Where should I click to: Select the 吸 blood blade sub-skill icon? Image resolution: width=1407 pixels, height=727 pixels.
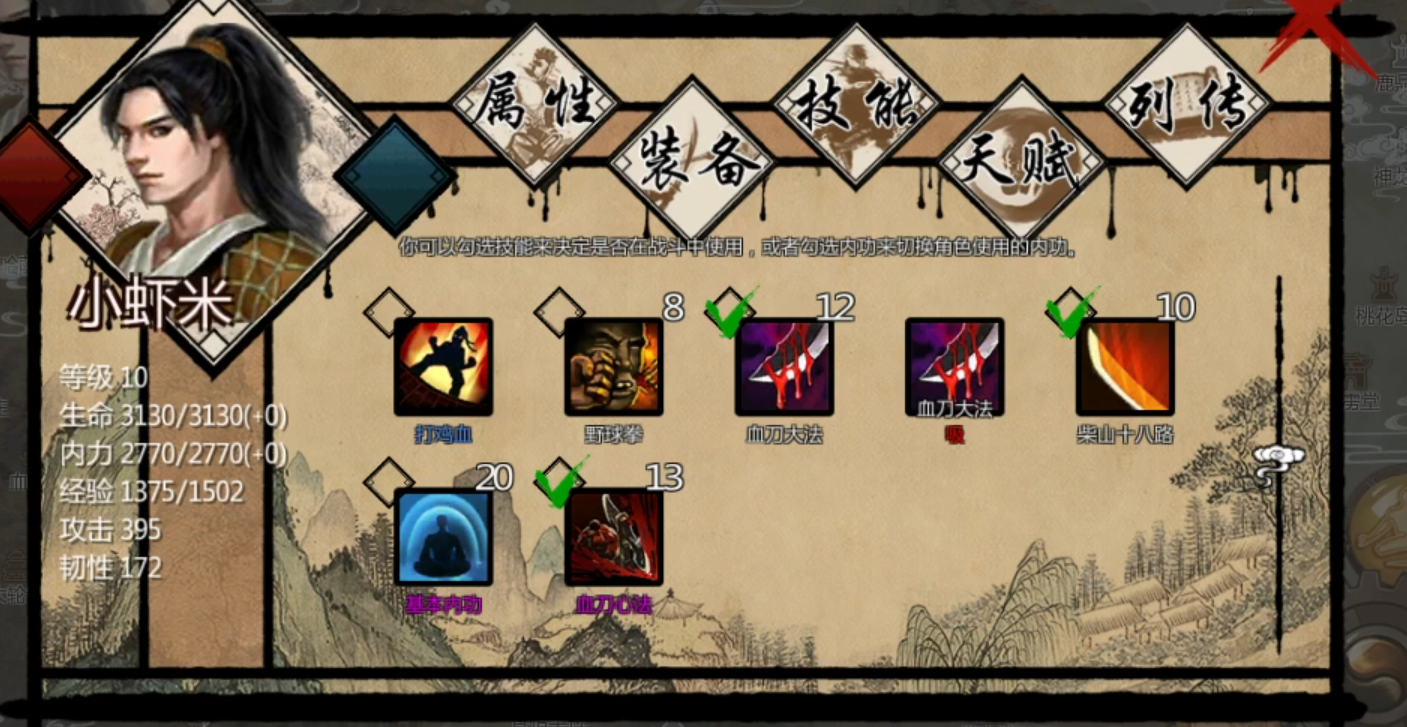tap(954, 366)
